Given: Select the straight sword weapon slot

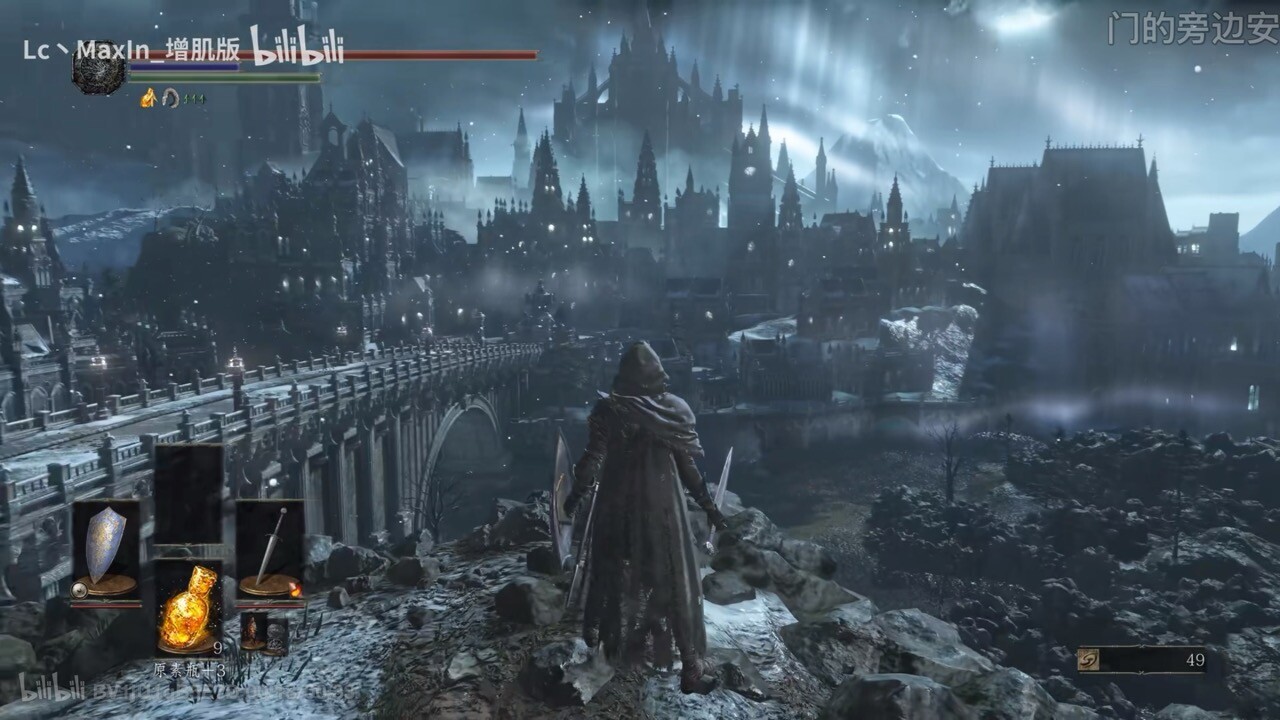Looking at the screenshot, I should (x=270, y=550).
